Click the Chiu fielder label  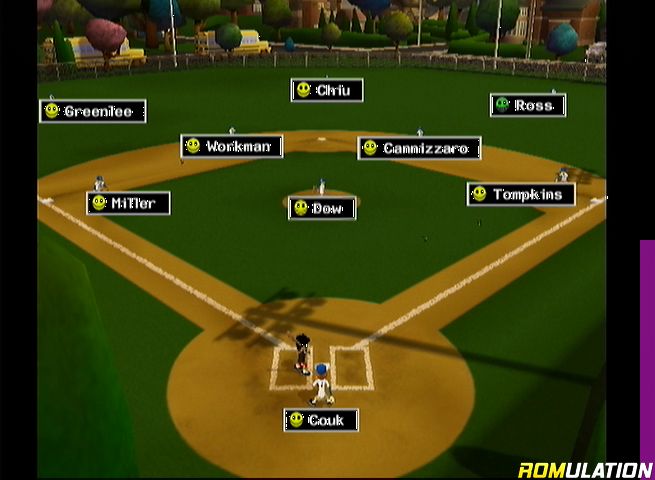(327, 90)
